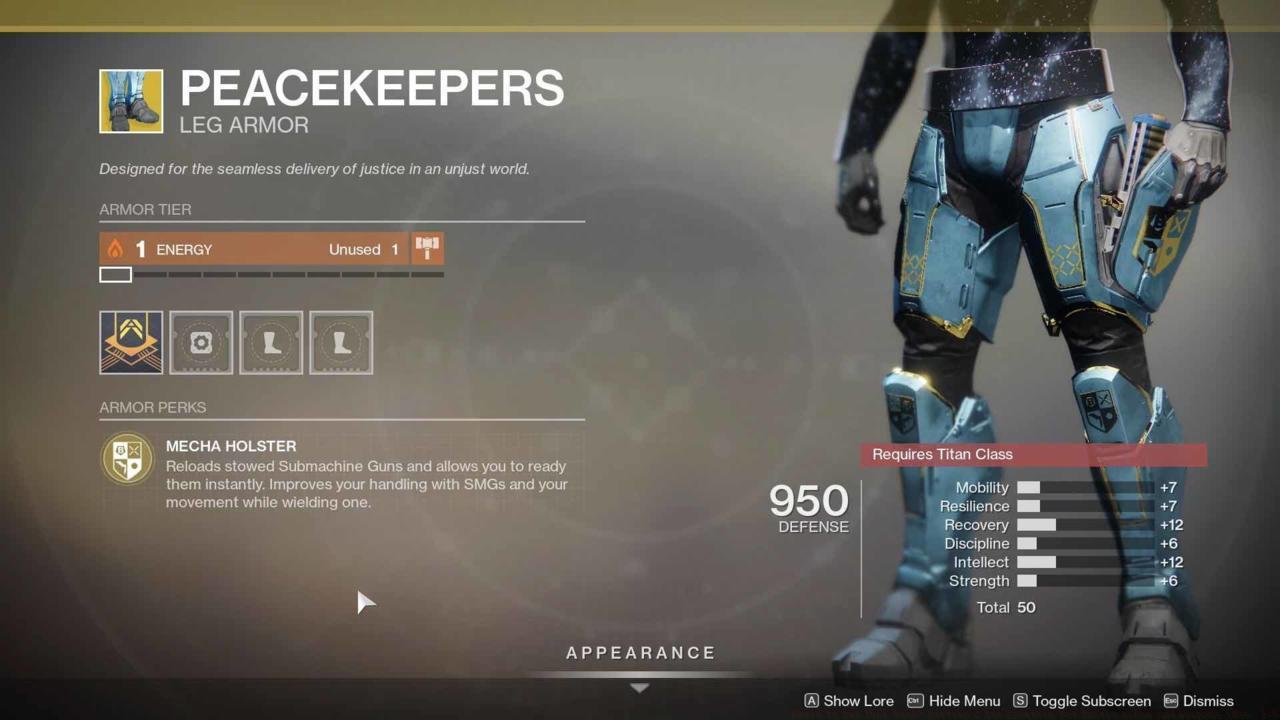Select the gear-shaped general armor mod socket
The height and width of the screenshot is (720, 1280).
[201, 342]
